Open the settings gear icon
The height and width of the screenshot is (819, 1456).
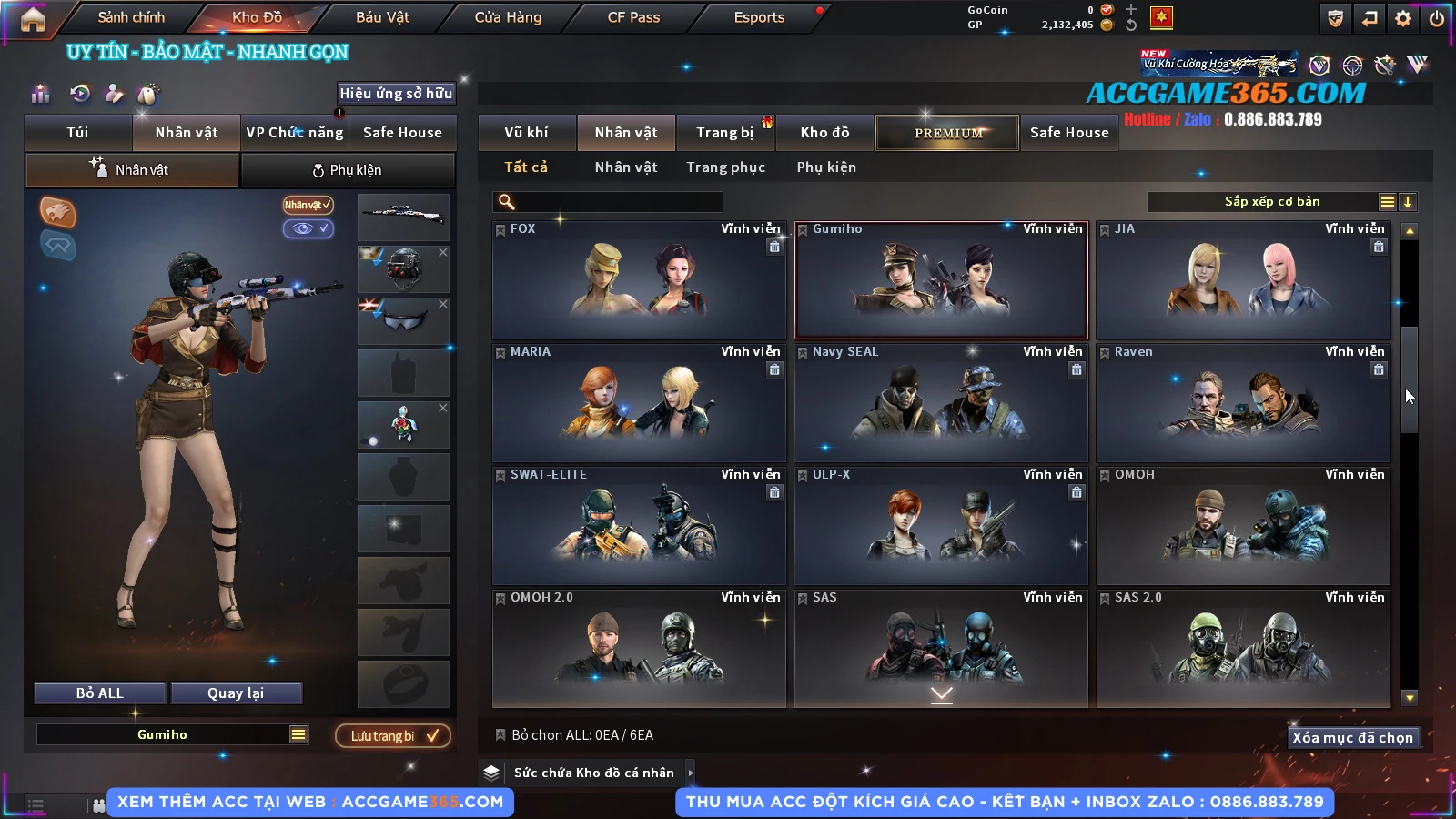(x=1403, y=18)
